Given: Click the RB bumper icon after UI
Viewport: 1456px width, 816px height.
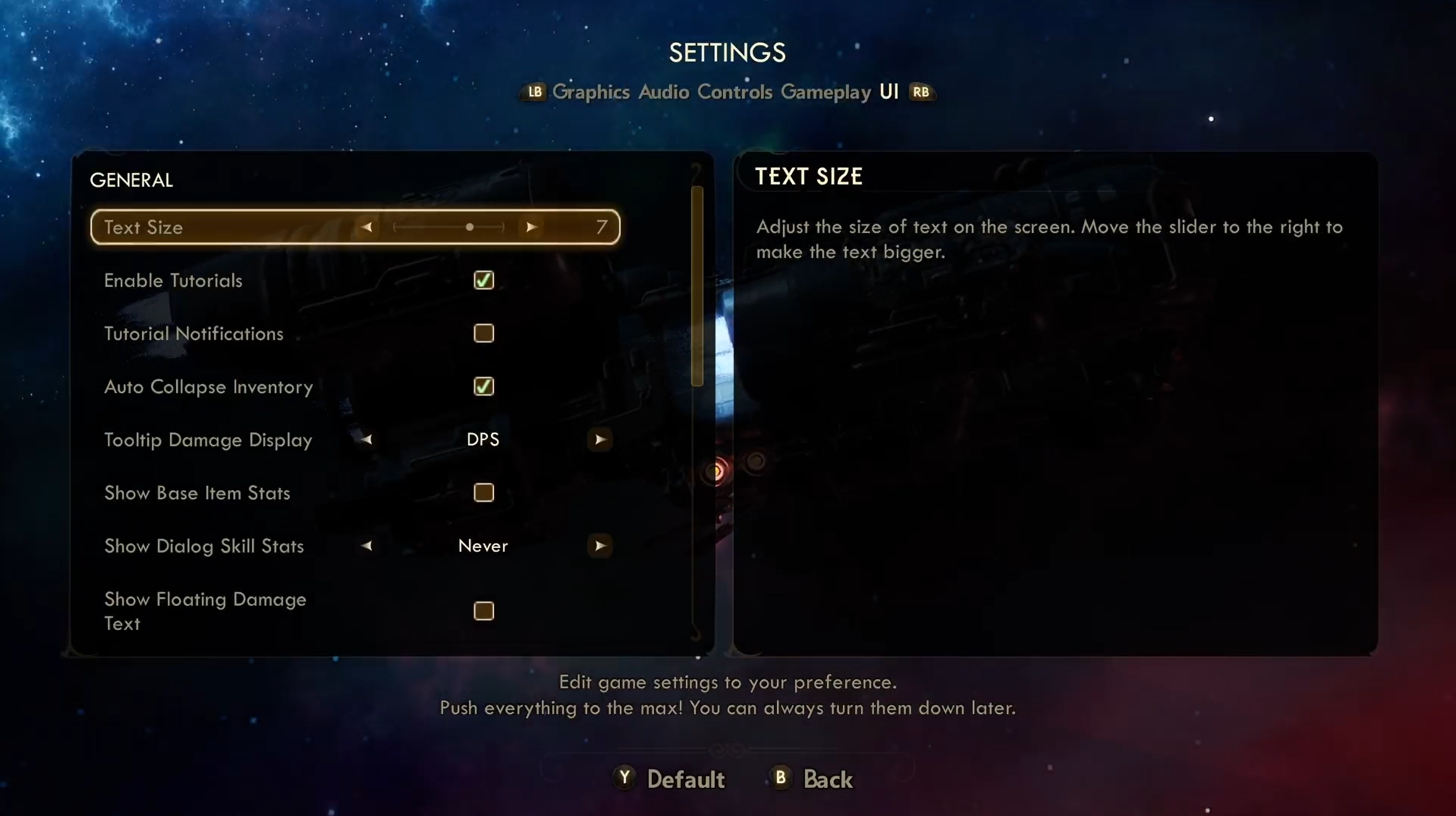Looking at the screenshot, I should tap(922, 92).
